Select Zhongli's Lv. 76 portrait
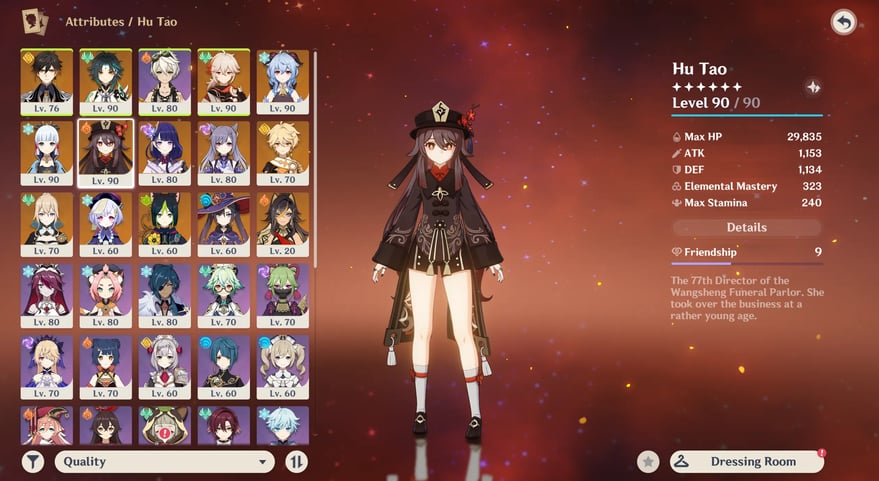 [x=46, y=82]
